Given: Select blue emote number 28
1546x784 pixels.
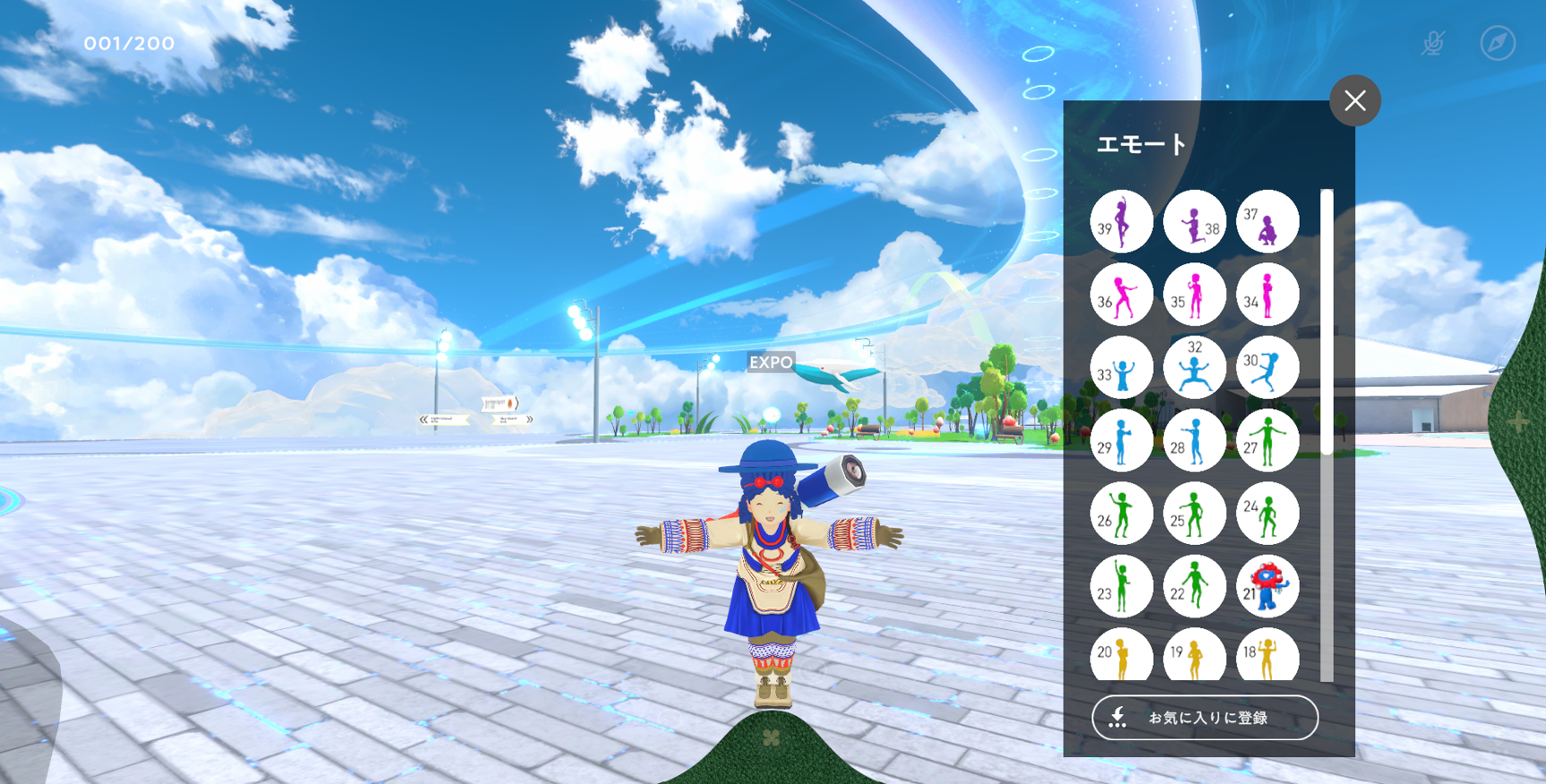Looking at the screenshot, I should pyautogui.click(x=1194, y=440).
